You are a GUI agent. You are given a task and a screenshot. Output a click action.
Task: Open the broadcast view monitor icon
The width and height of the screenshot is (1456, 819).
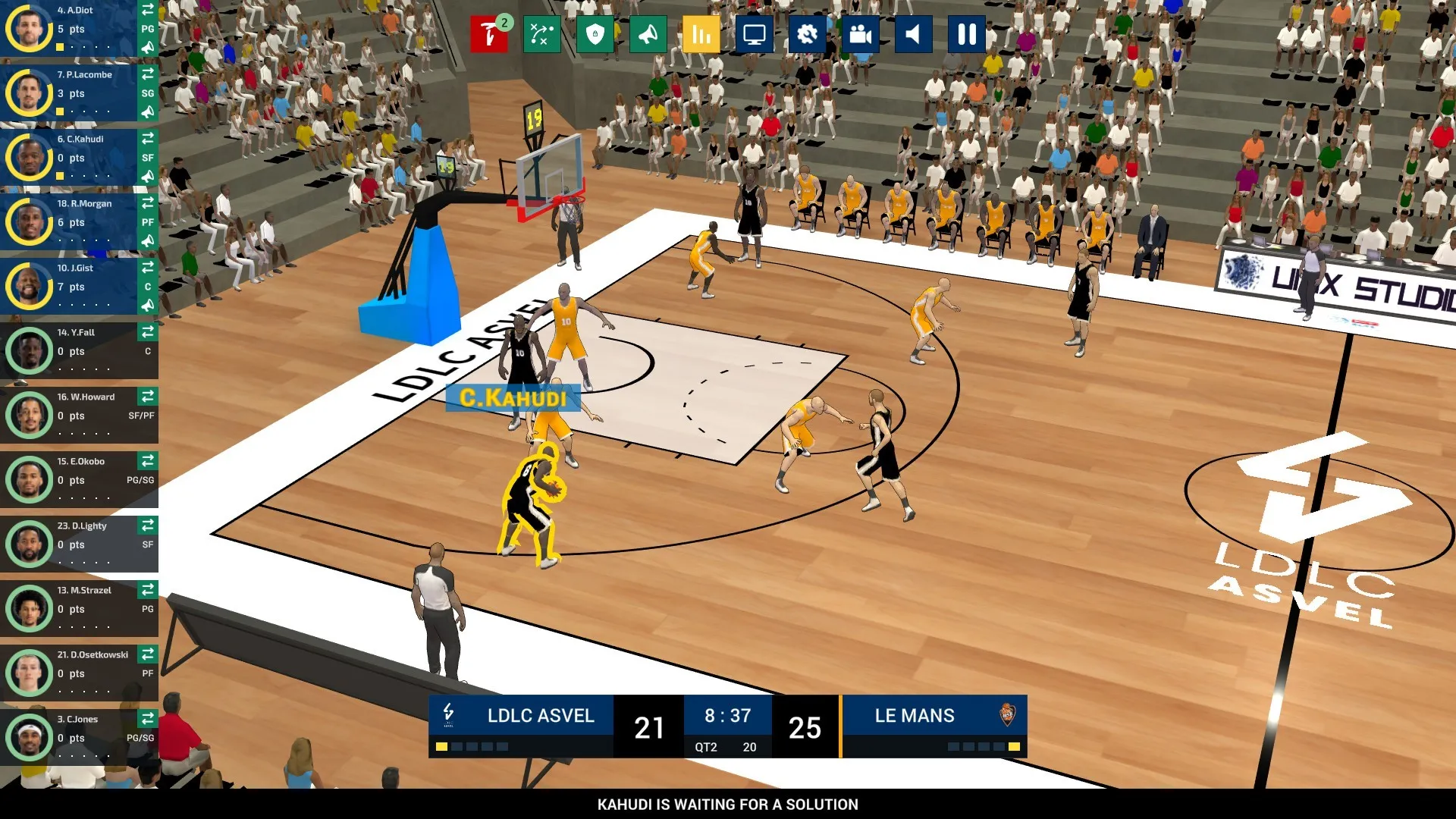(754, 33)
